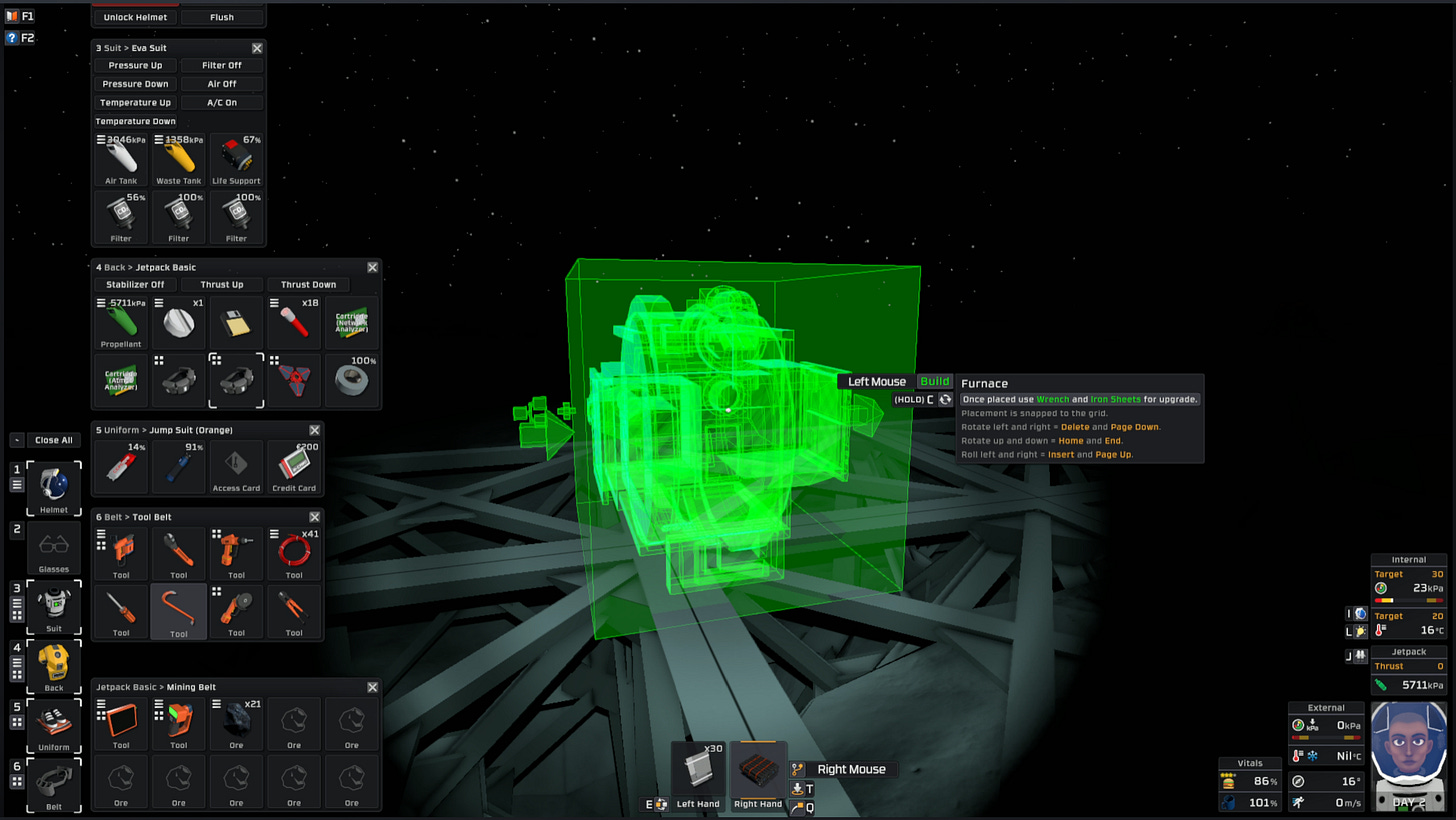Click the Air Tank in the Eva Suit panel
Screen dimensions: 1456x820
(120, 158)
